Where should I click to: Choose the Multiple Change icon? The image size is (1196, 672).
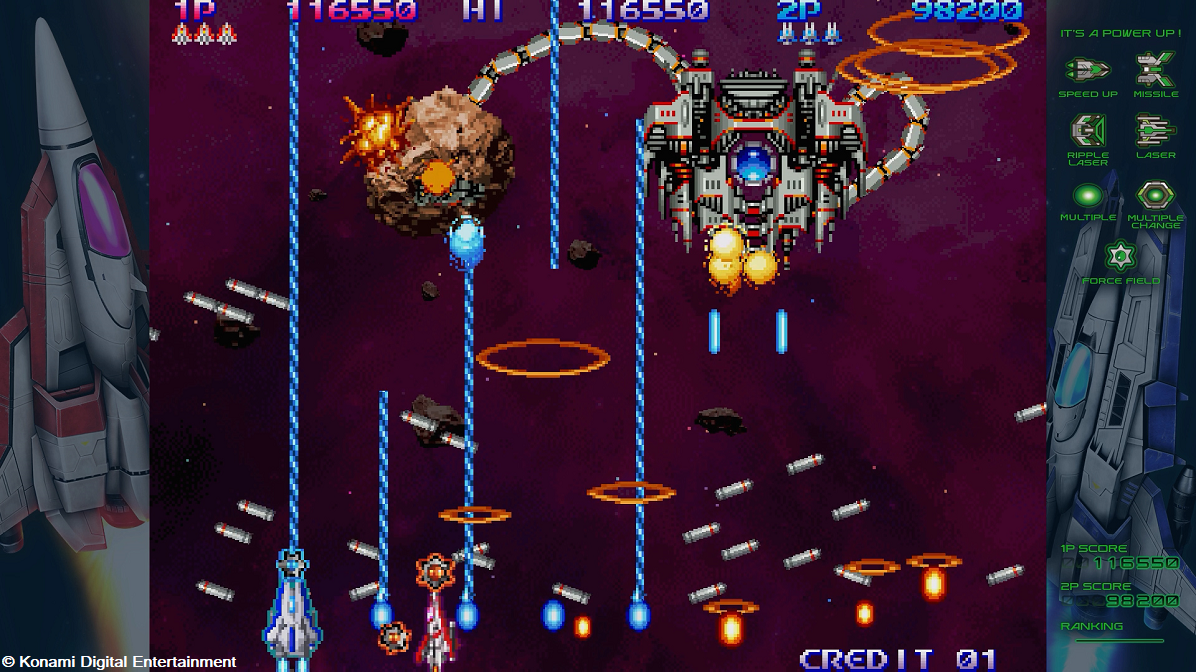[1155, 195]
